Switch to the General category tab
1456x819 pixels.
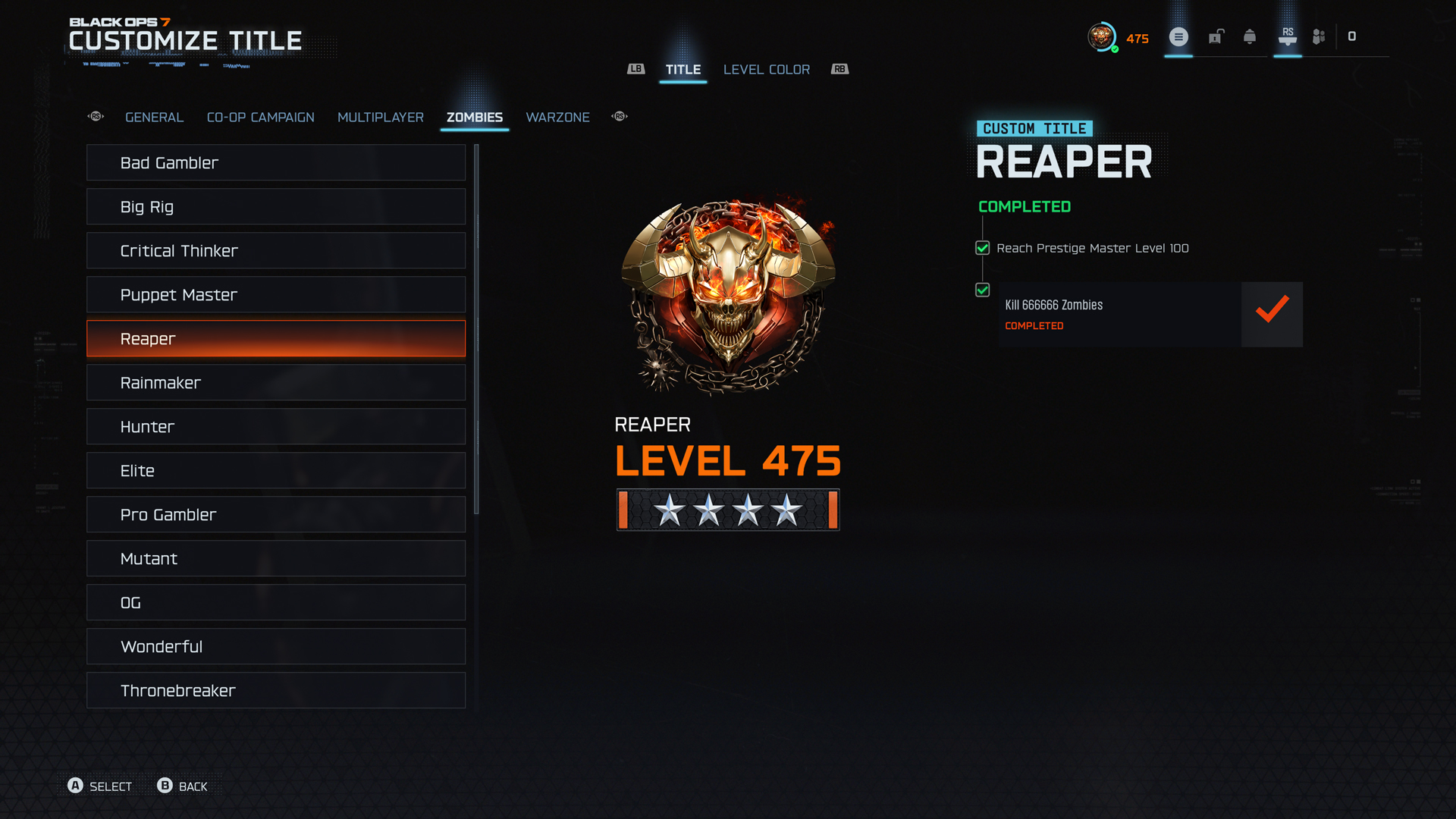(x=154, y=118)
